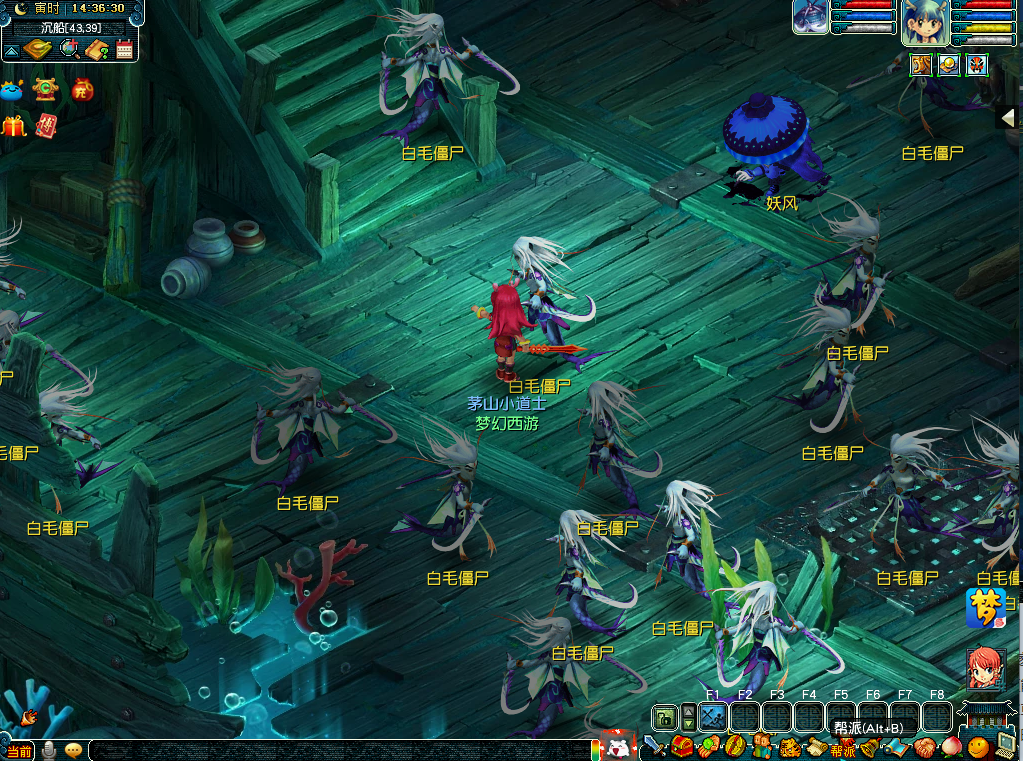
Task: Activate the F1 shortcut skill slot
Action: tap(713, 716)
